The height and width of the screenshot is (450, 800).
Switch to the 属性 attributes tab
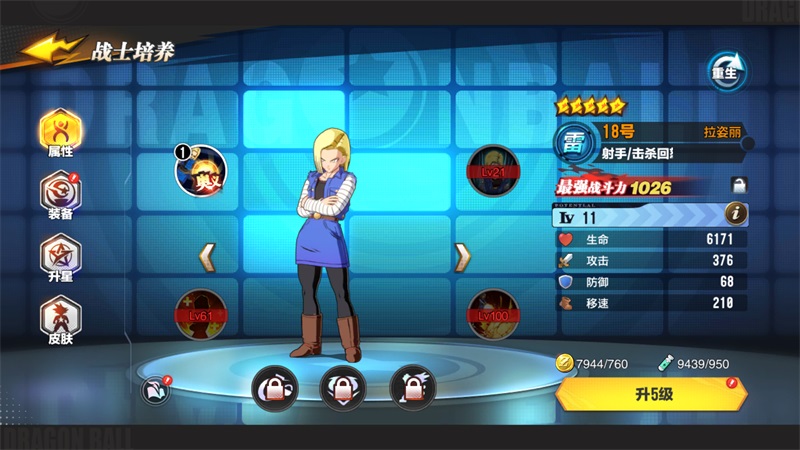60,134
